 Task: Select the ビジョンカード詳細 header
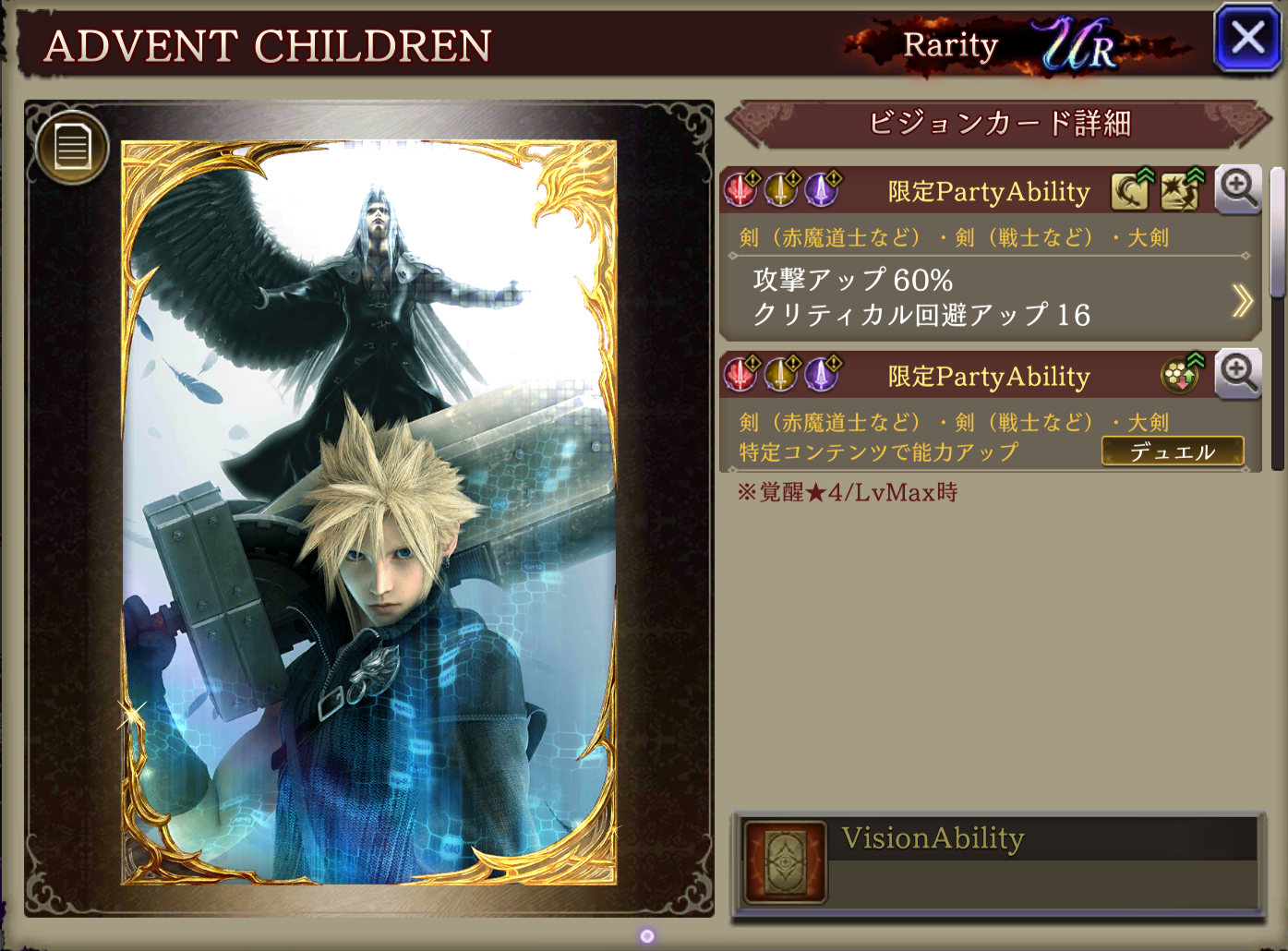tap(999, 124)
